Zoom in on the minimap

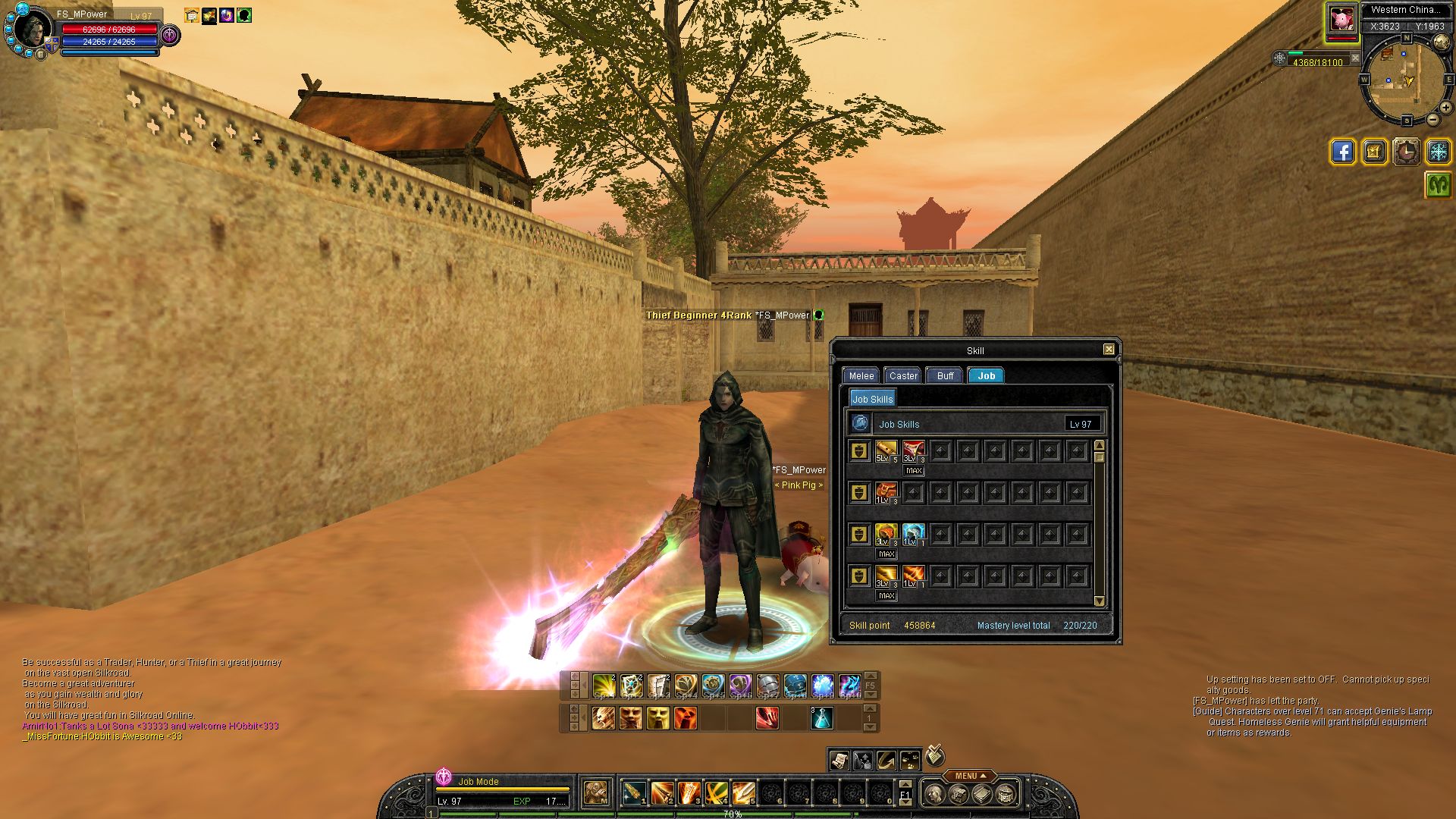click(1446, 108)
